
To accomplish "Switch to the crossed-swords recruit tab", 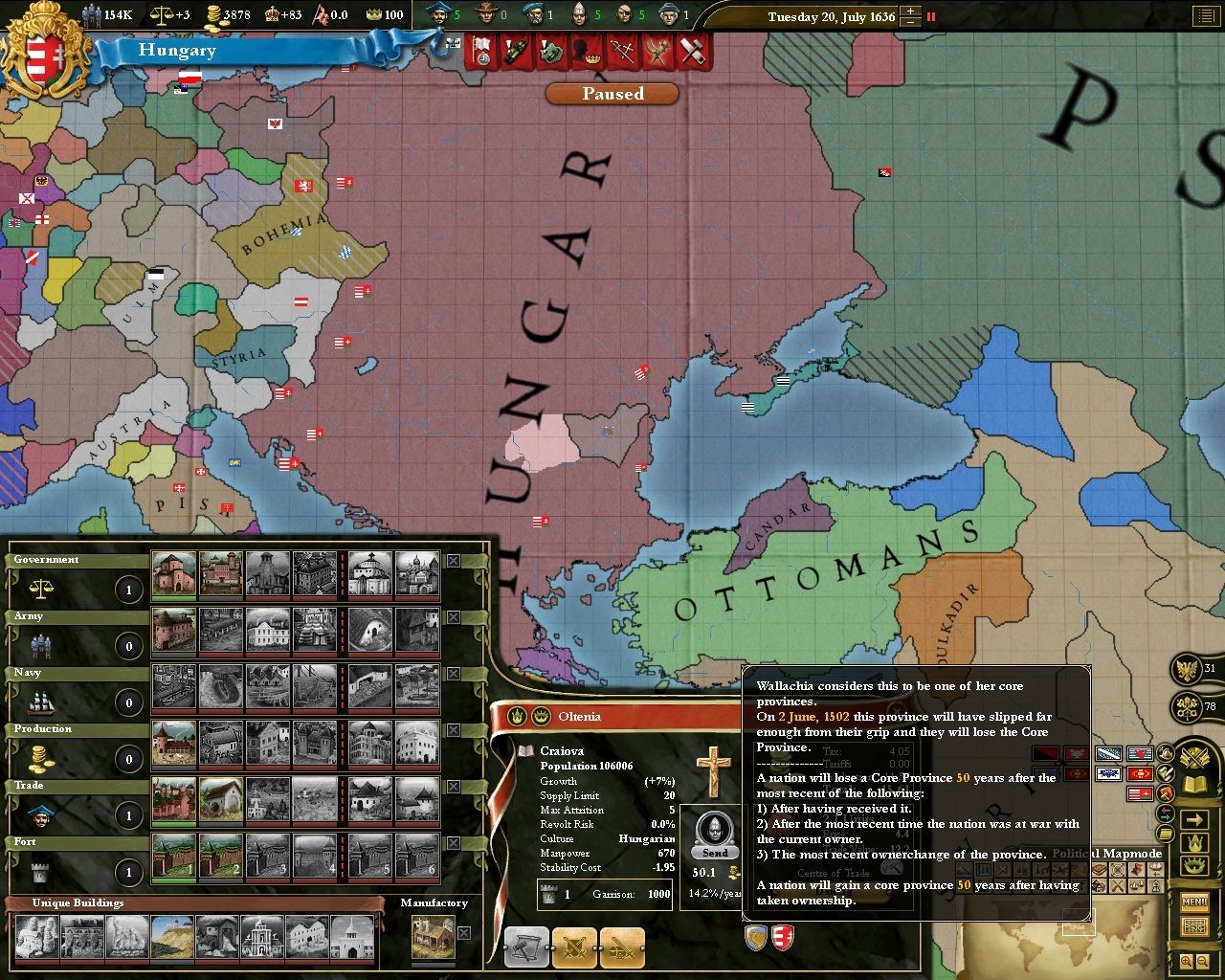I will click(573, 947).
